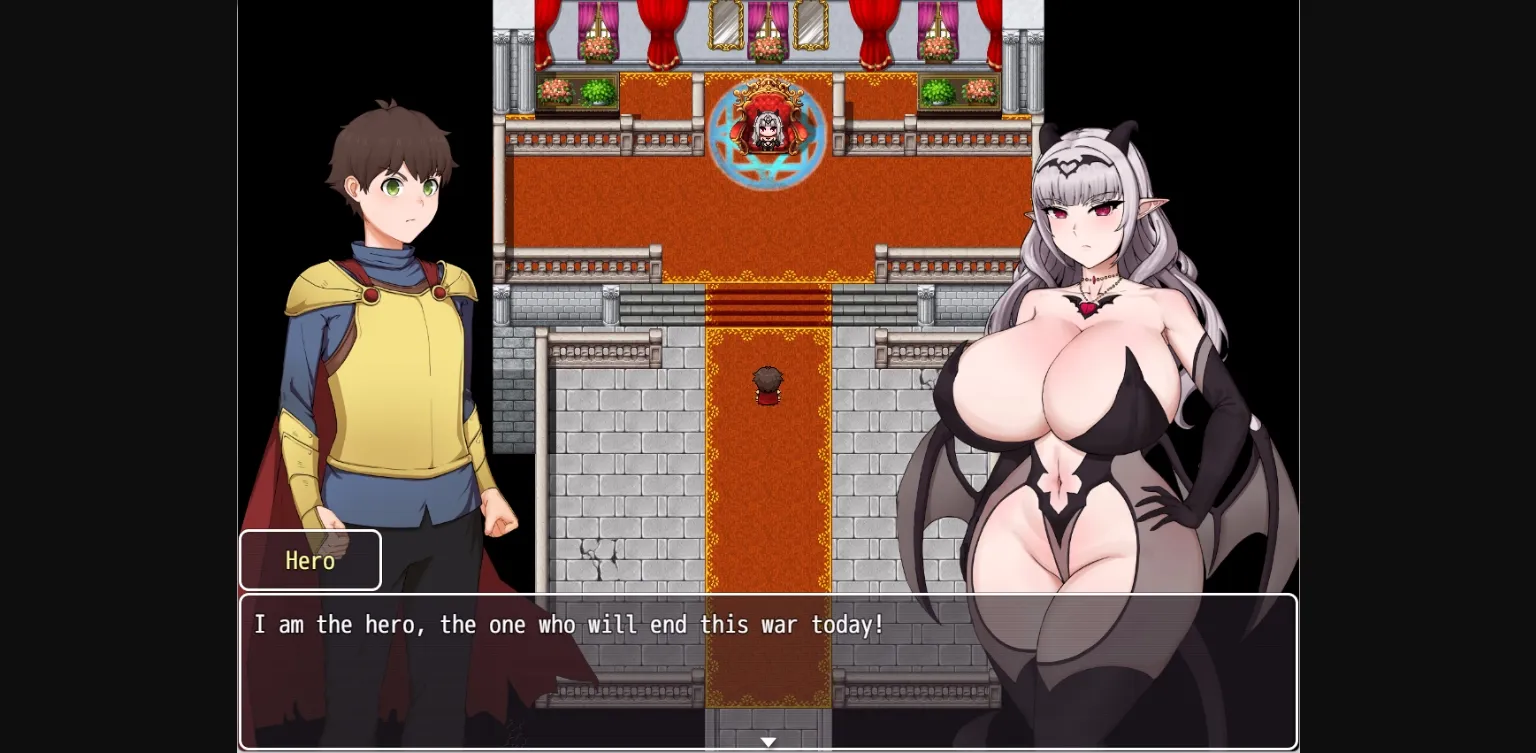Click the player character sprite on the carpet
This screenshot has width=1536, height=753.
coord(768,388)
